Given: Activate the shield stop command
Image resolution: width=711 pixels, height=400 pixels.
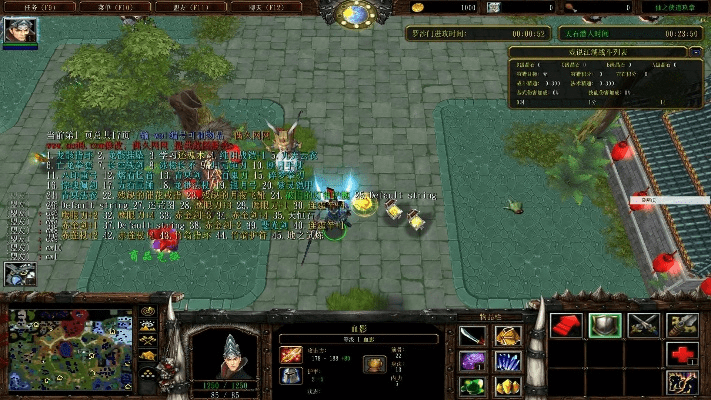Looking at the screenshot, I should pos(604,325).
